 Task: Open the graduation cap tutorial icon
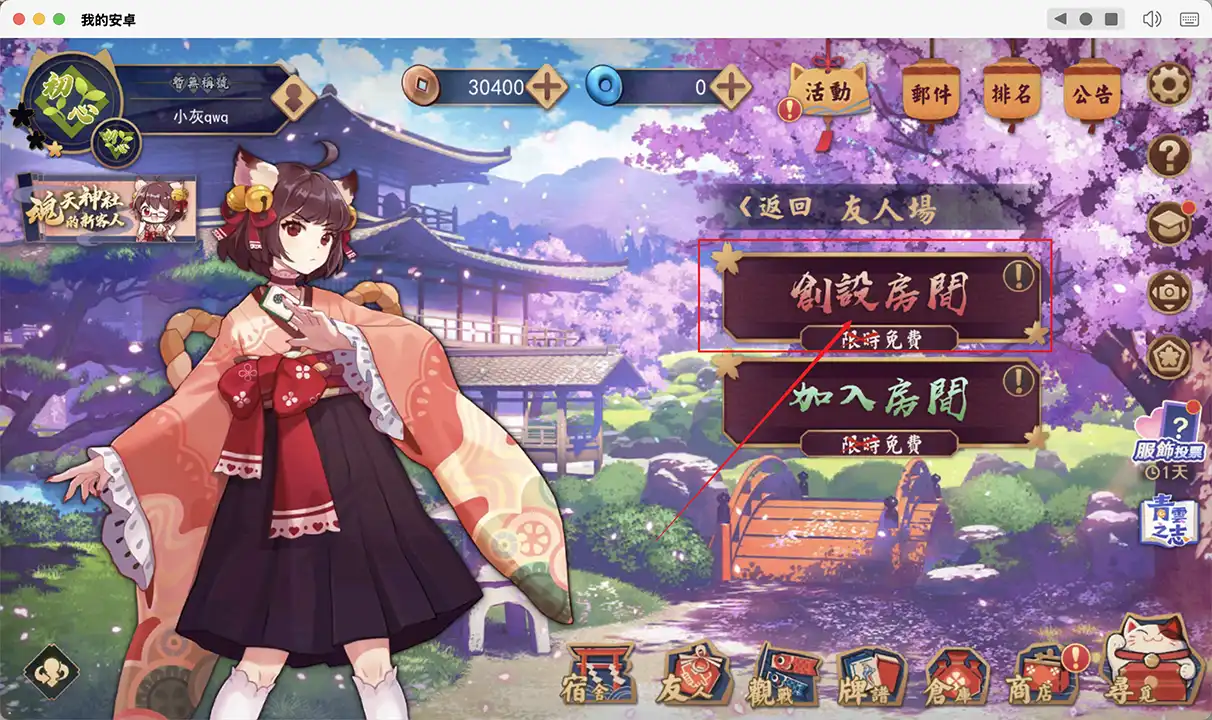(1167, 224)
